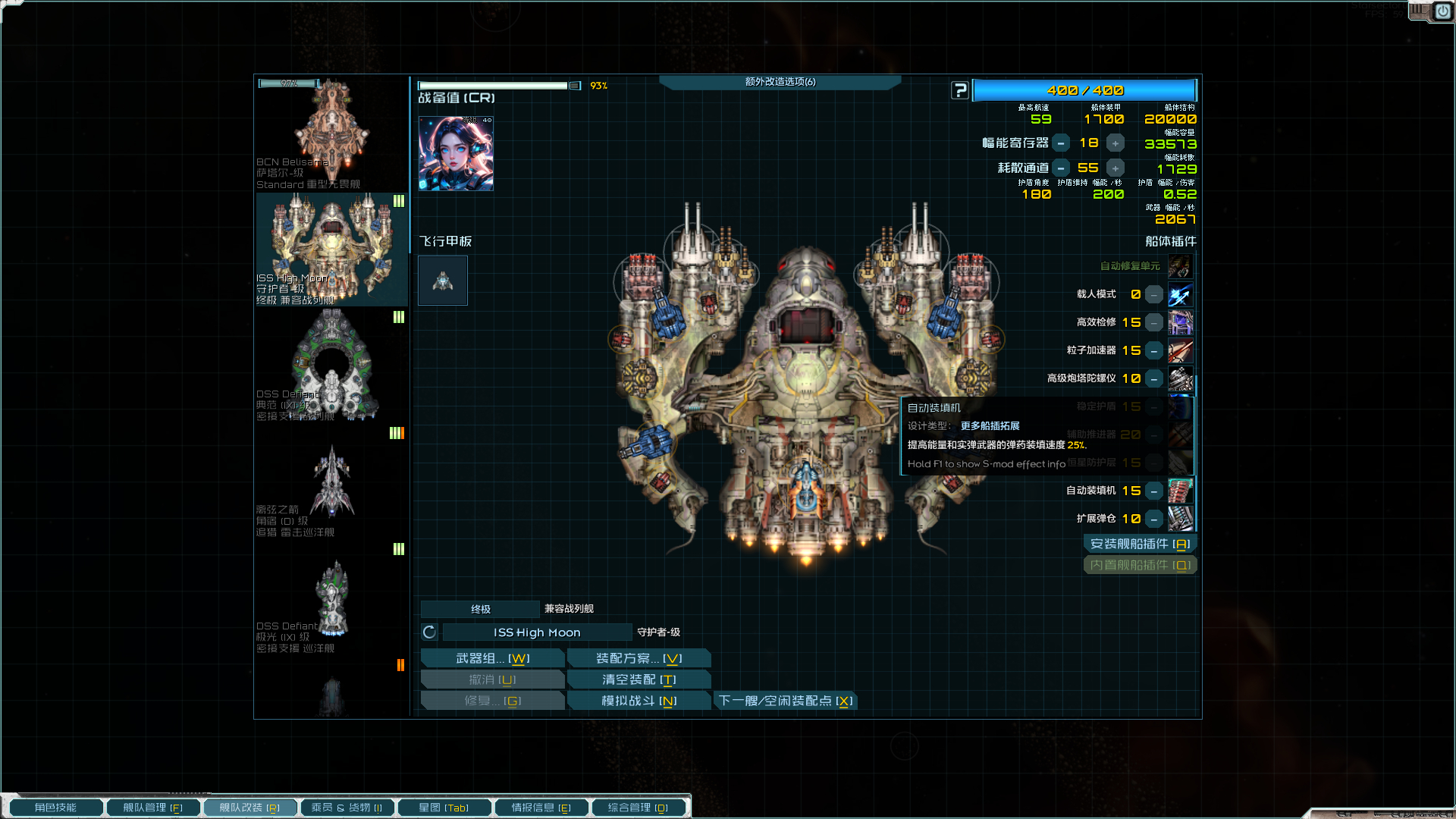Image resolution: width=1456 pixels, height=819 pixels.
Task: Open the 星图 map tab
Action: tap(444, 808)
